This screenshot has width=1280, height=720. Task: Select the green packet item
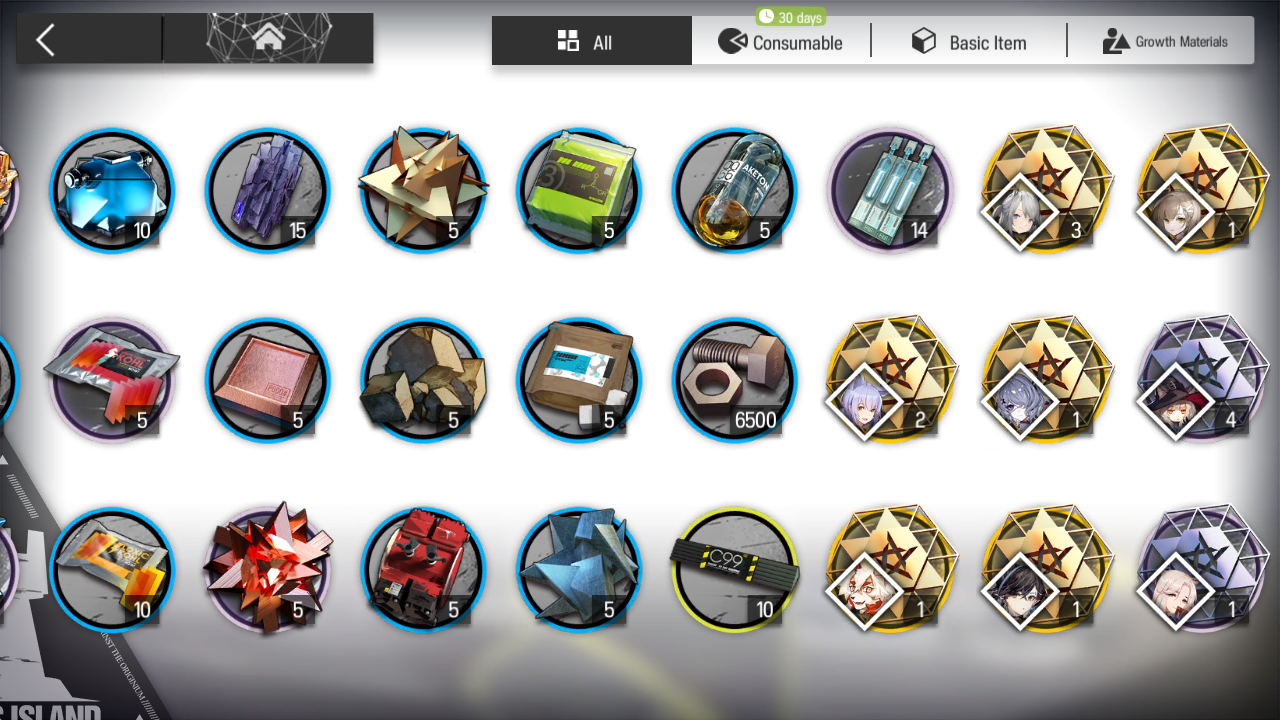pyautogui.click(x=579, y=190)
